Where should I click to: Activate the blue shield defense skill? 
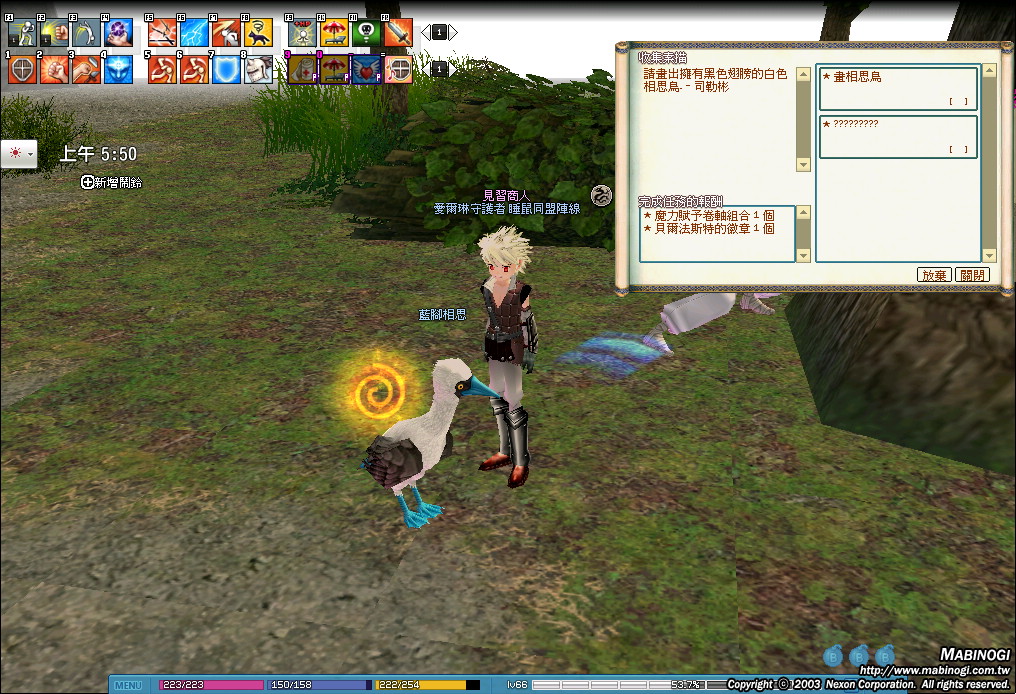225,69
